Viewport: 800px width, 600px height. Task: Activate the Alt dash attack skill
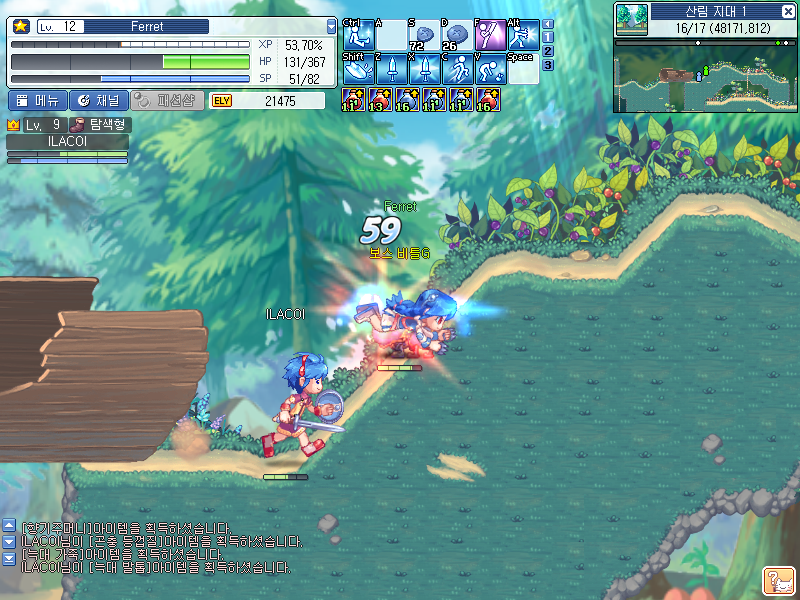(x=522, y=35)
